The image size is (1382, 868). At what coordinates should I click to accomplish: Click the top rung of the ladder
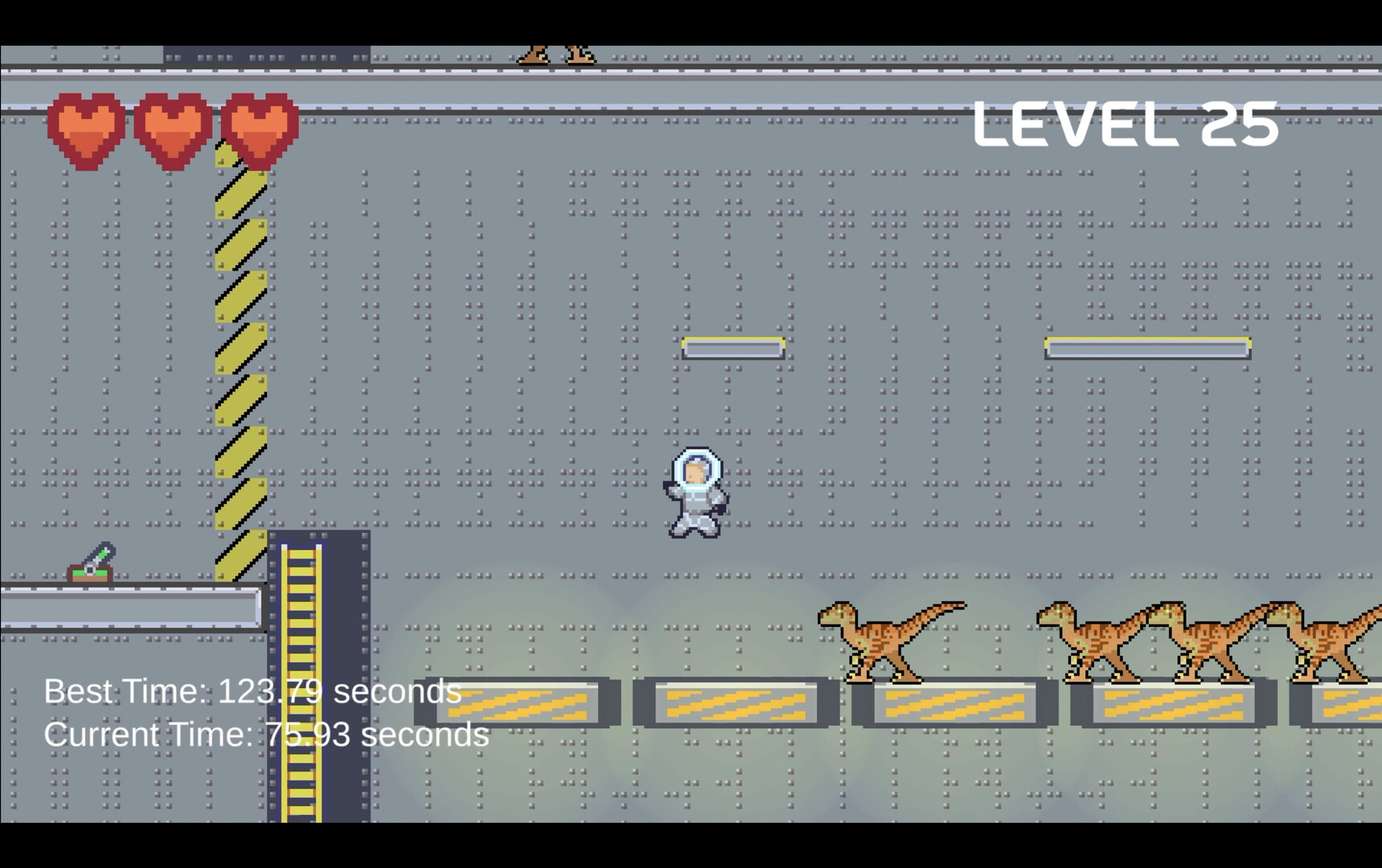(x=301, y=555)
